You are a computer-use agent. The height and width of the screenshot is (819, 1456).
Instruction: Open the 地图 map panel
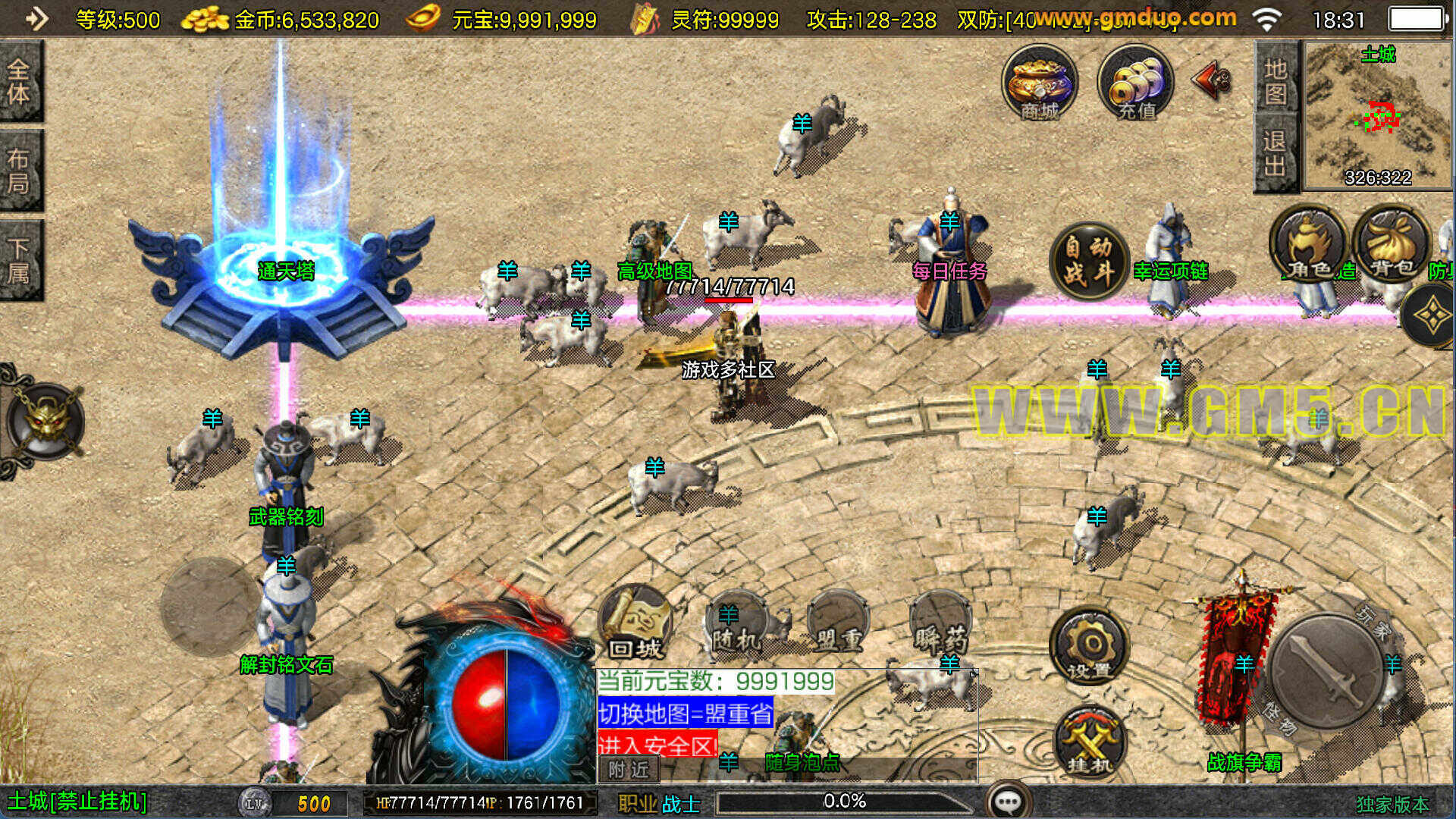coord(1276,80)
